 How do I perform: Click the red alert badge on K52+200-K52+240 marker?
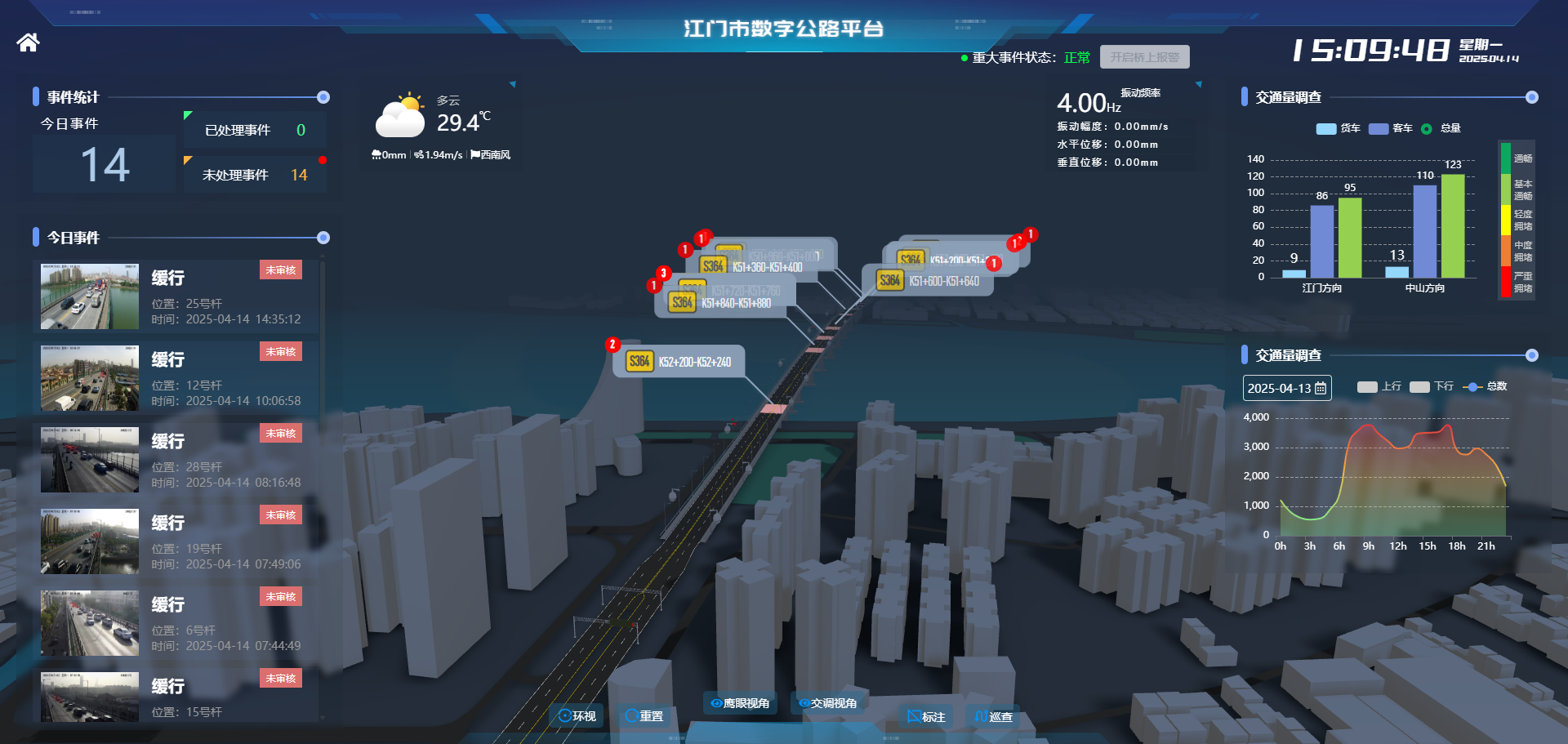612,344
